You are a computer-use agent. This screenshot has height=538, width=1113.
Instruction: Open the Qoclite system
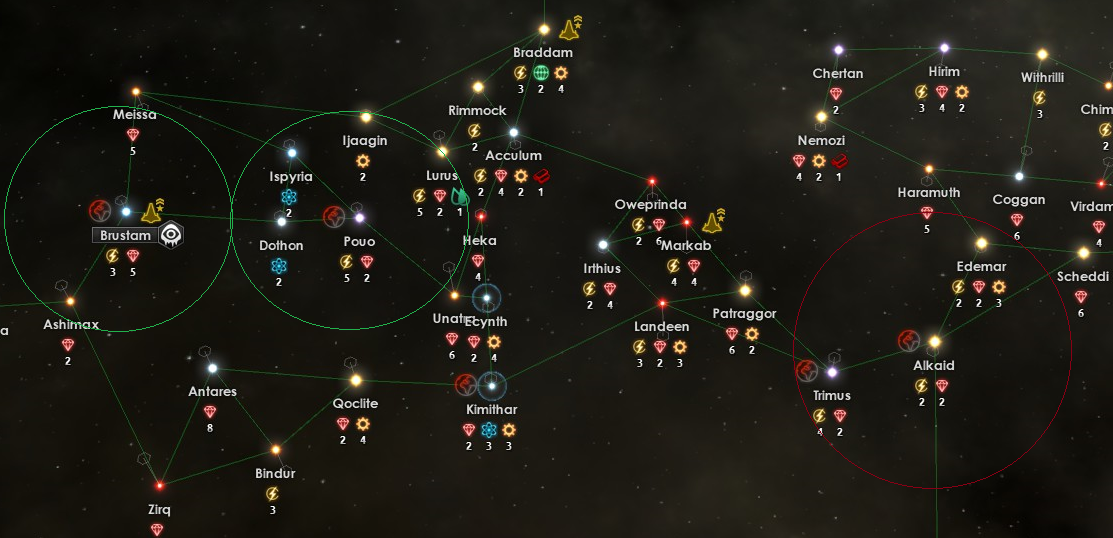(355, 380)
